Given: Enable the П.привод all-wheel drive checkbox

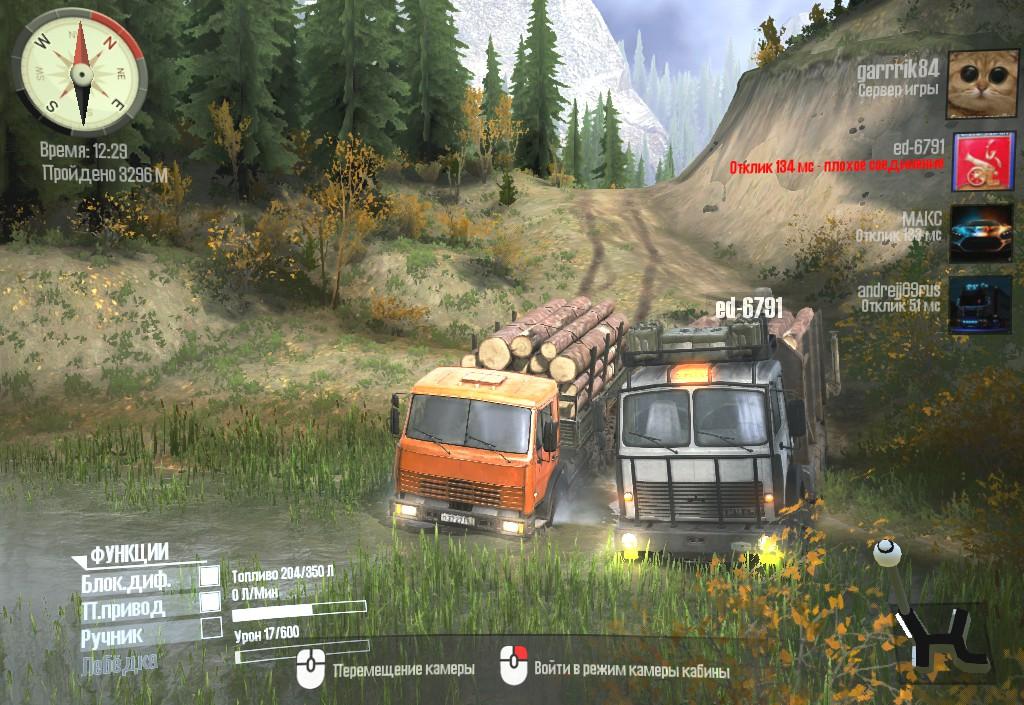Looking at the screenshot, I should point(210,602).
